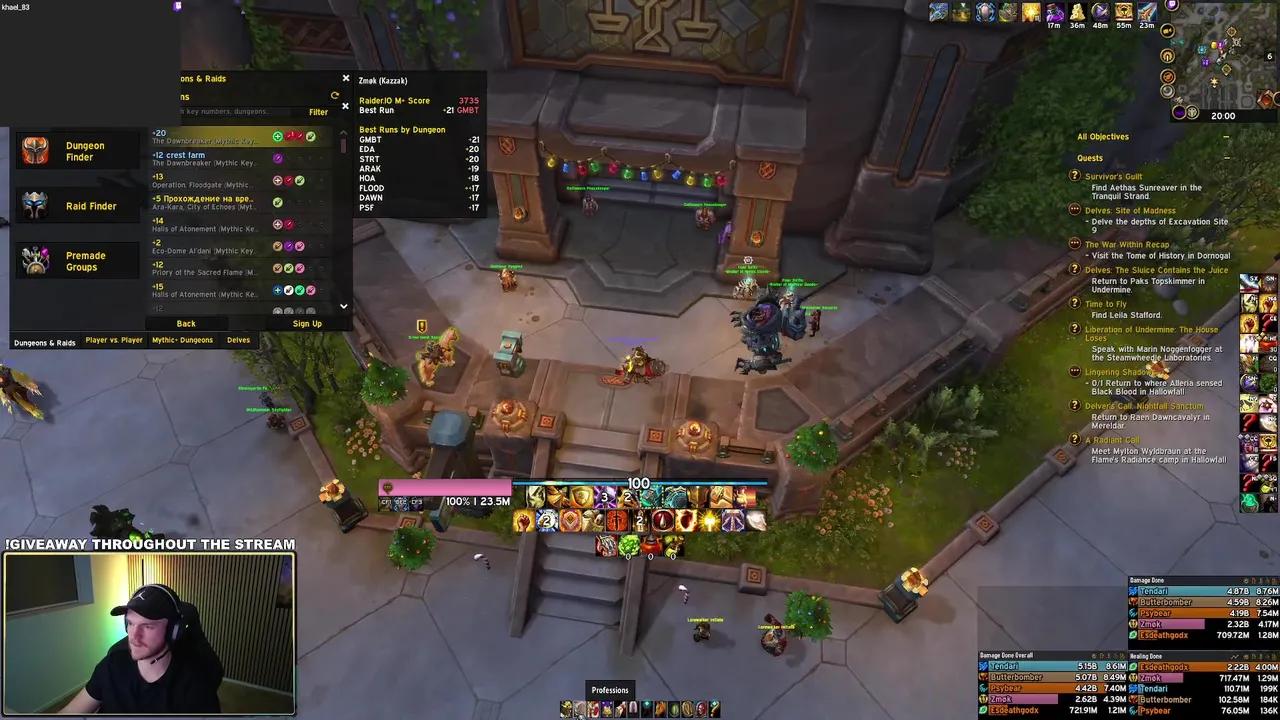1280x720 pixels.
Task: Collapse 'Delves: Sloth of Madness' objective entry
Action: (1075, 210)
